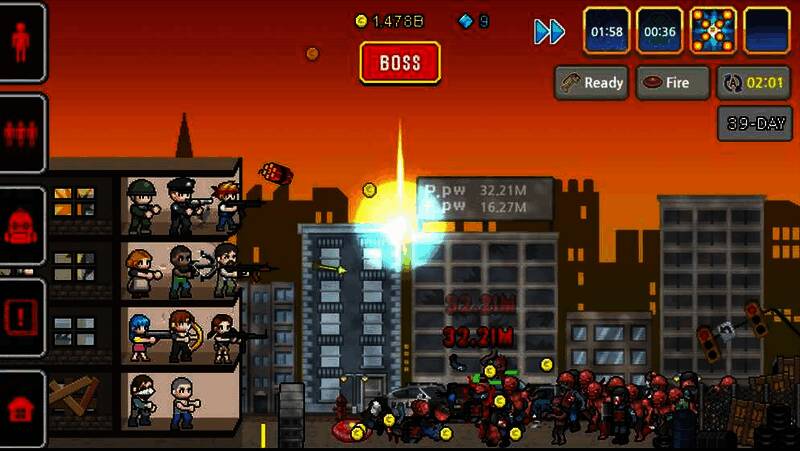This screenshot has width=800, height=451.
Task: Select the skill slot showing 00:36 cooldown
Action: (660, 31)
